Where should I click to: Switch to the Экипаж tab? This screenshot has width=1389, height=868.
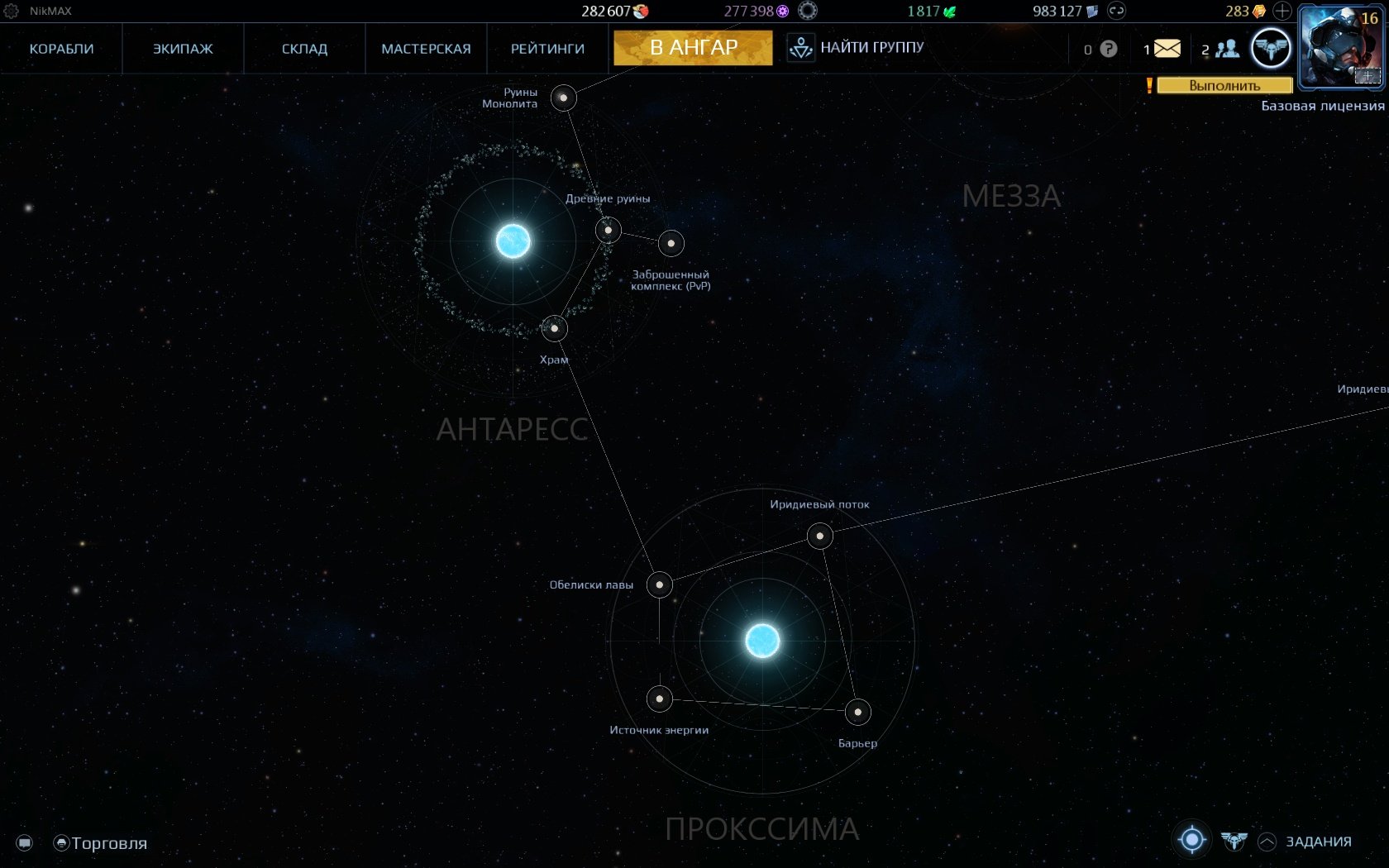[x=183, y=49]
